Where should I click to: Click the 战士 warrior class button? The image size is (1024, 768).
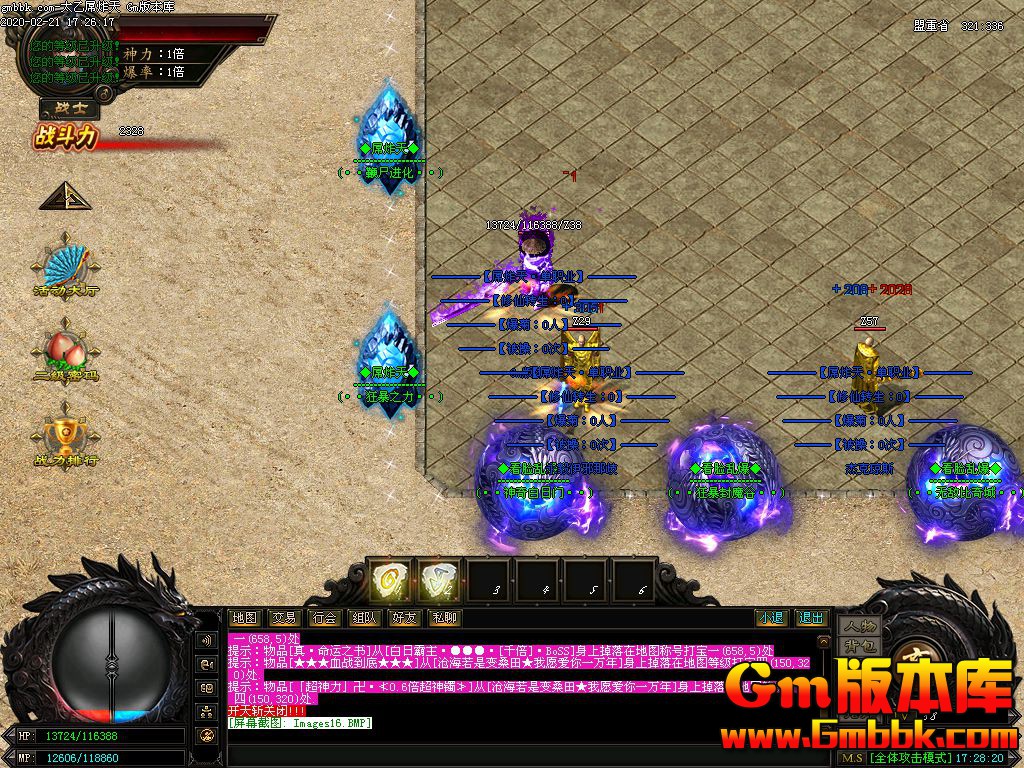[70, 109]
